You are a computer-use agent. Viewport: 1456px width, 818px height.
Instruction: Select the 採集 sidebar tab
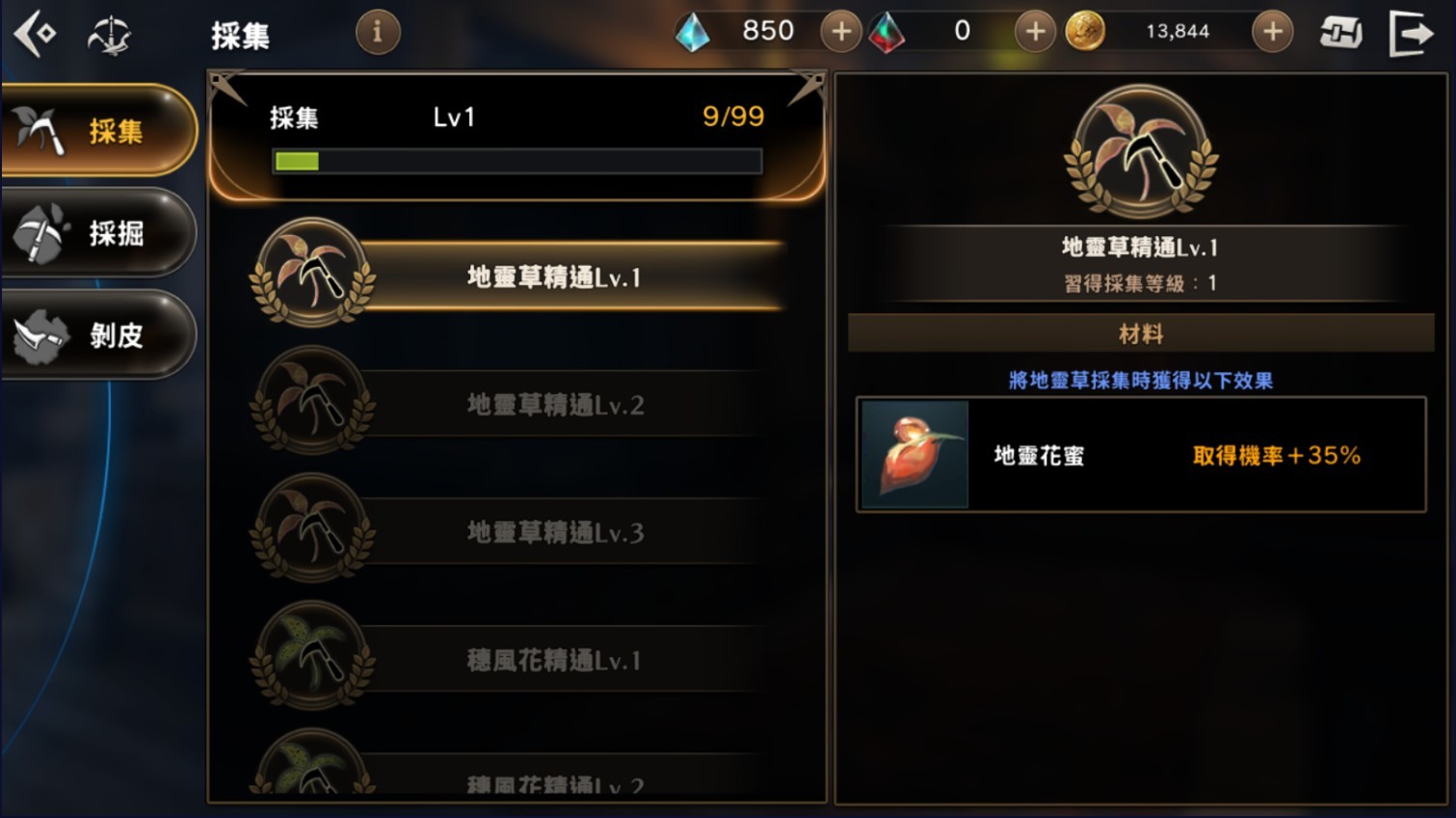(x=96, y=131)
